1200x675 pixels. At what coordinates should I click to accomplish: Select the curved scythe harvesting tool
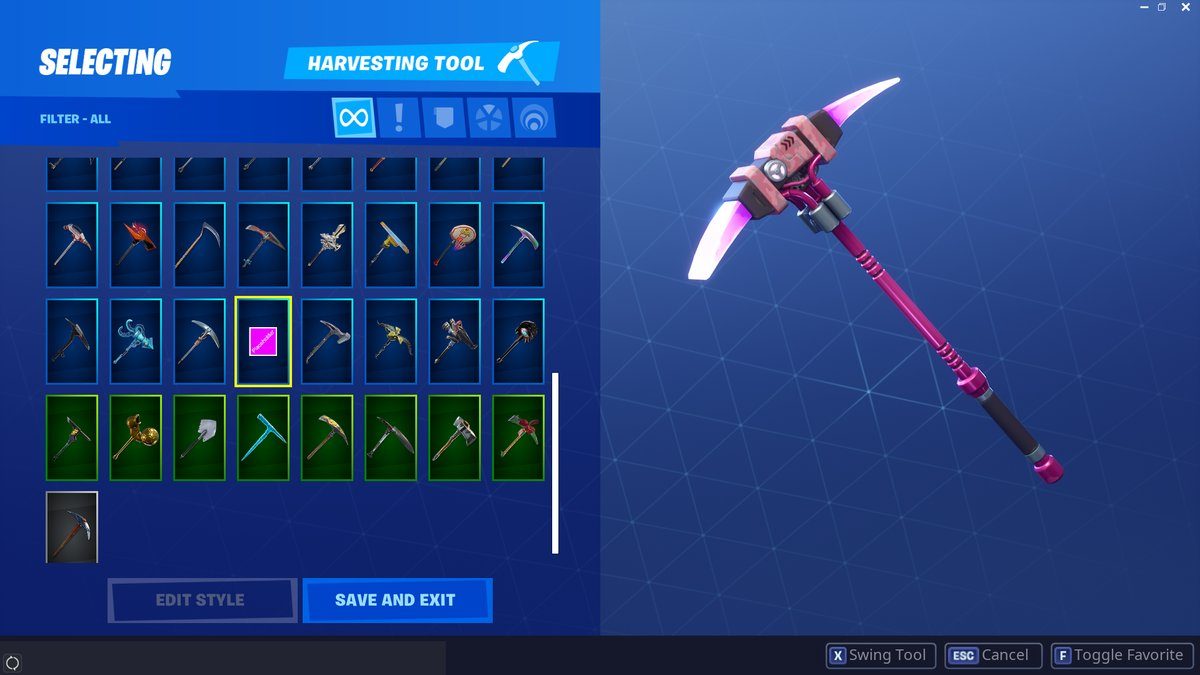[199, 245]
